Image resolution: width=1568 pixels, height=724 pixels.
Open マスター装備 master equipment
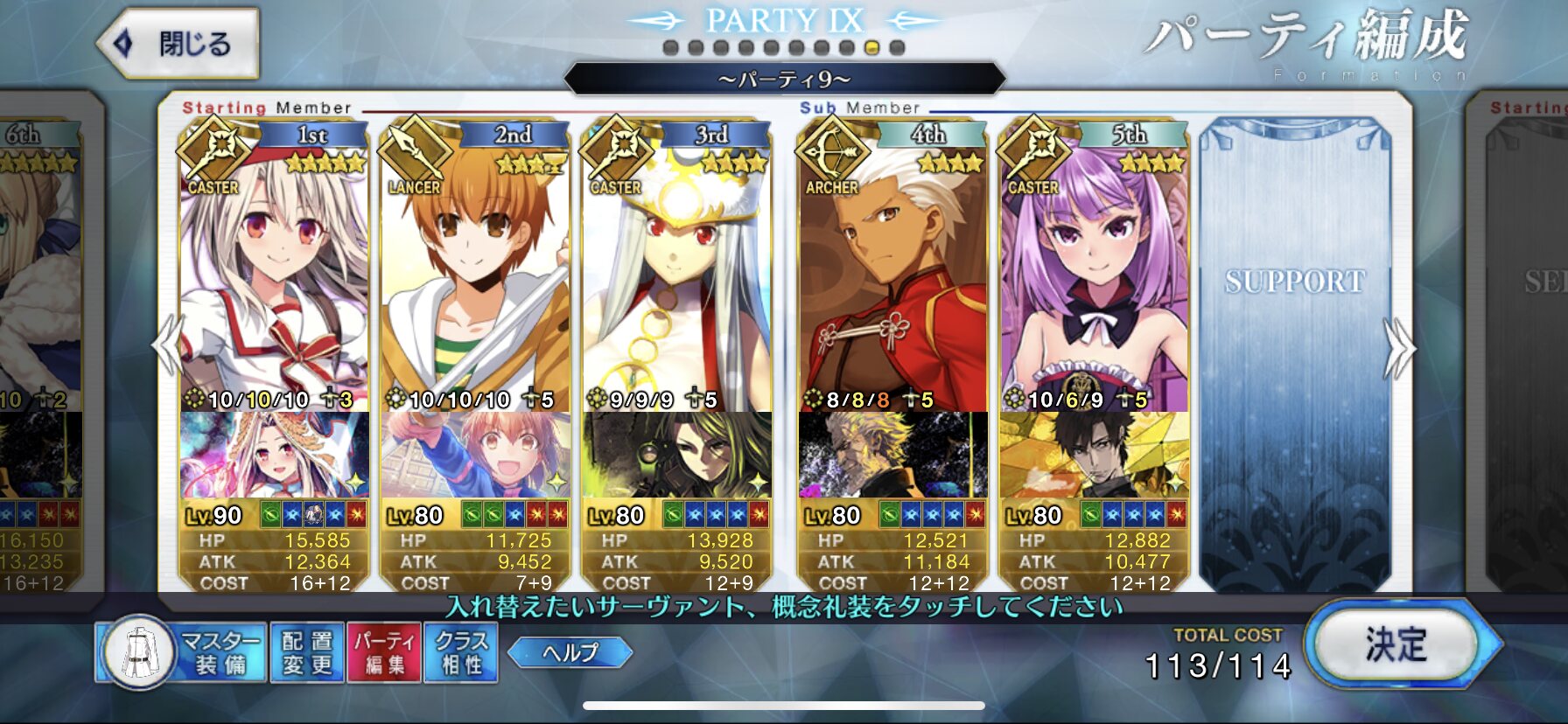pyautogui.click(x=182, y=652)
